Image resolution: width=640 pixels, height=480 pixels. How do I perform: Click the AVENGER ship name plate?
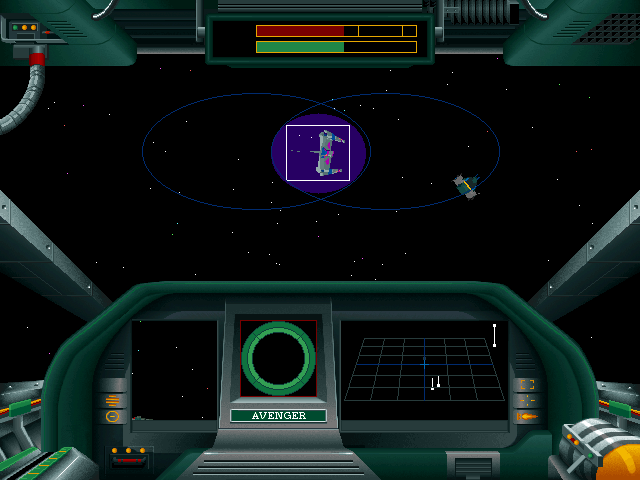click(x=278, y=415)
